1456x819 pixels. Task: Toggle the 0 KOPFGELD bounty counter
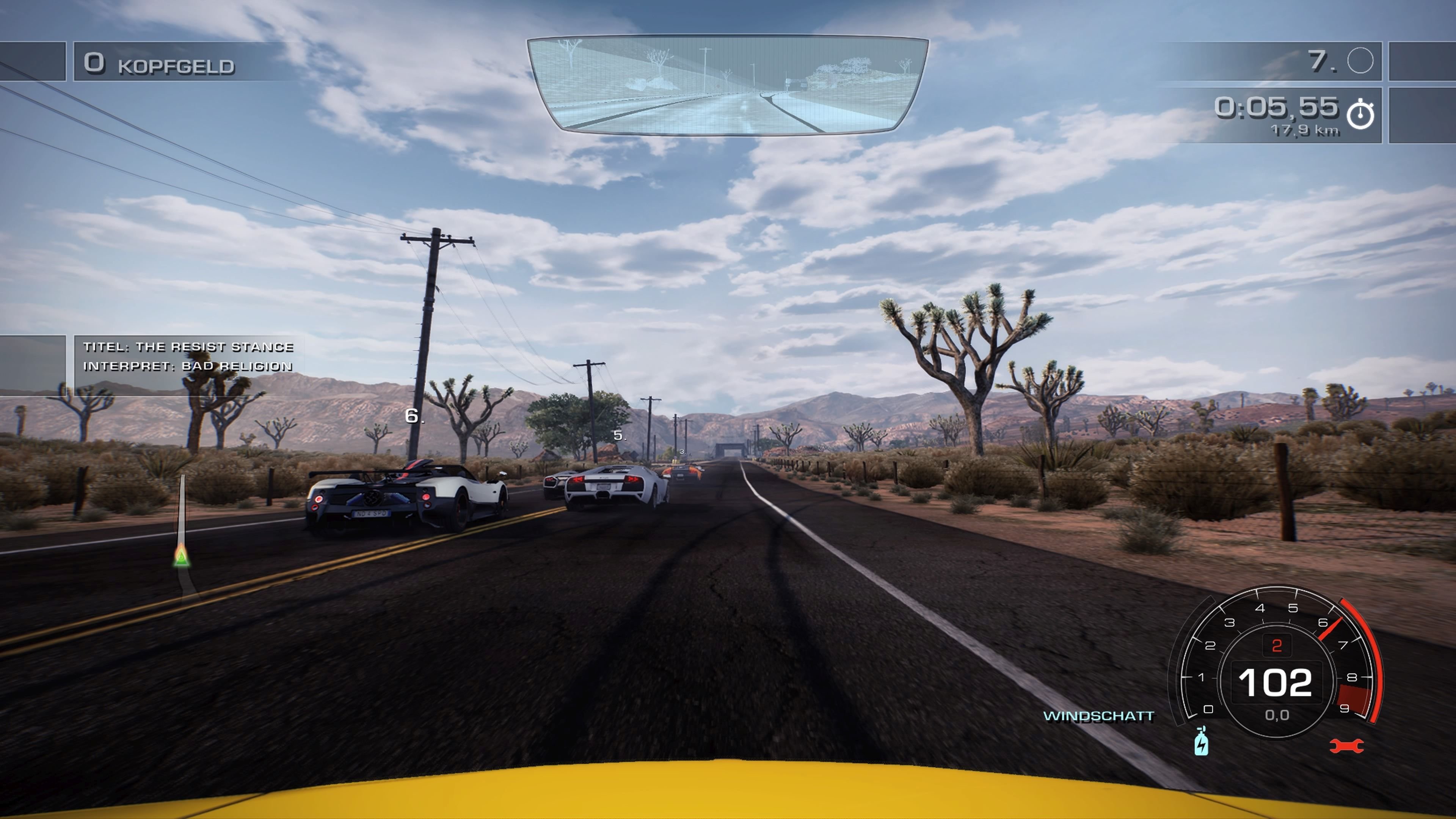(x=158, y=64)
